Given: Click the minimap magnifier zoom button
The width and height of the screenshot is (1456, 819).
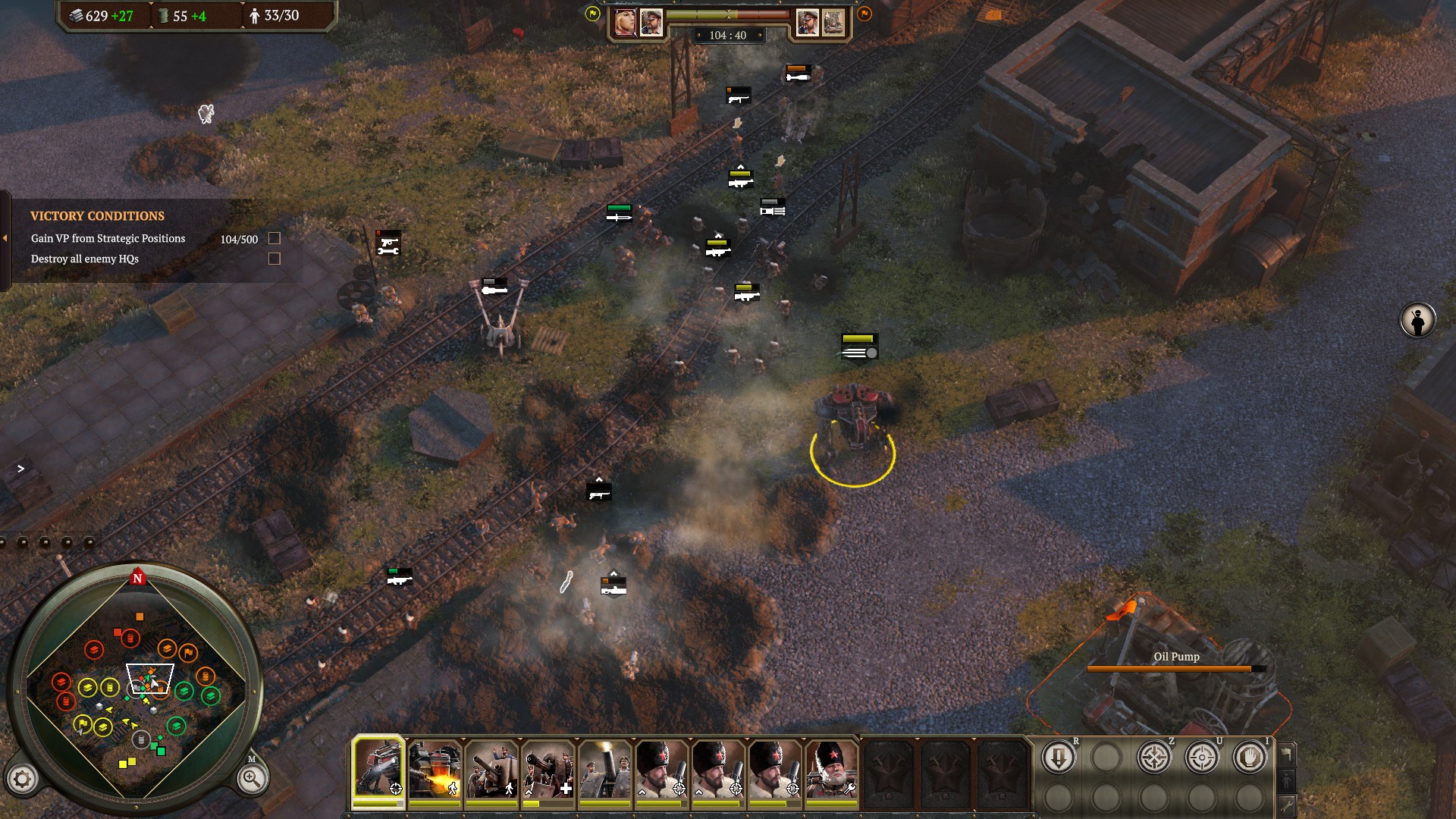Looking at the screenshot, I should pyautogui.click(x=251, y=778).
